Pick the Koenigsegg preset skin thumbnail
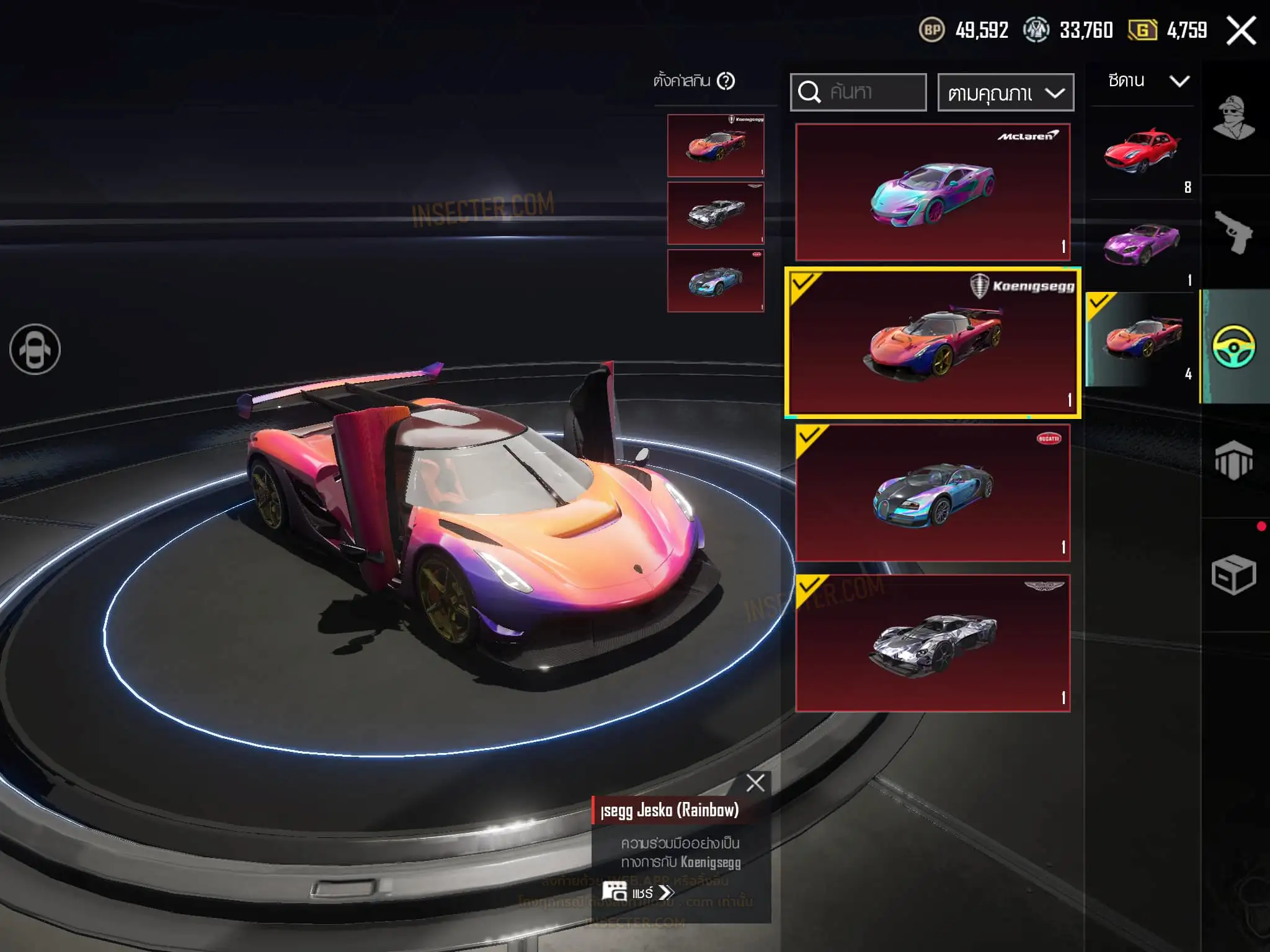The image size is (1270, 952). pyautogui.click(x=716, y=146)
